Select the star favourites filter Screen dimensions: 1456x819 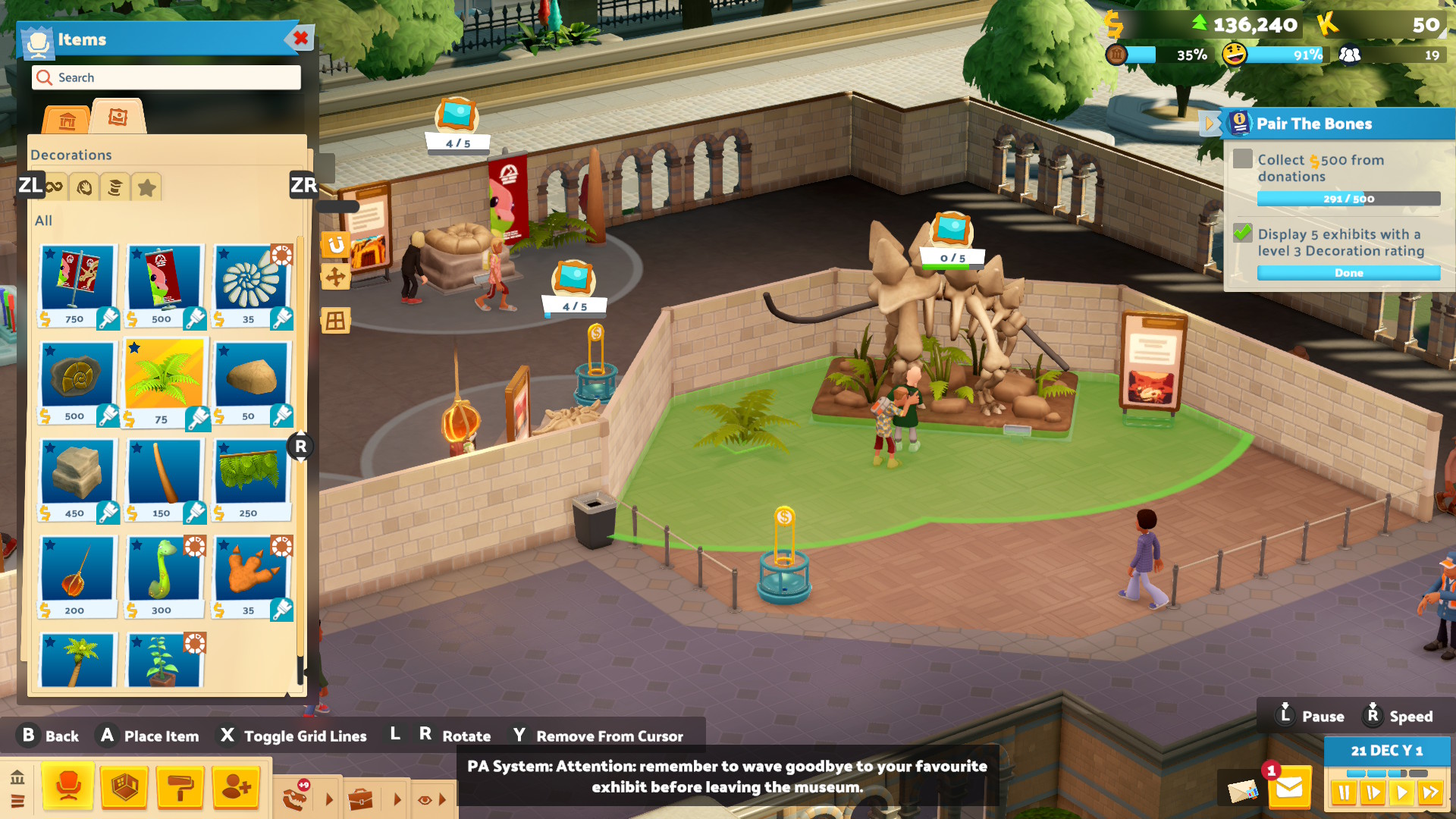point(146,187)
